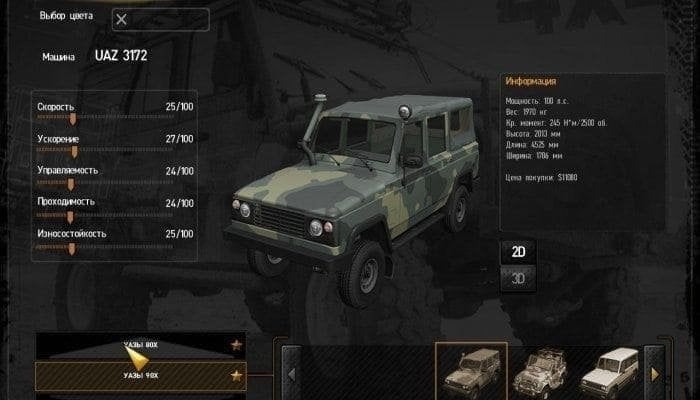Screen dimensions: 700x400
Task: Click the left arrow of vehicle carousel
Action: pos(292,374)
